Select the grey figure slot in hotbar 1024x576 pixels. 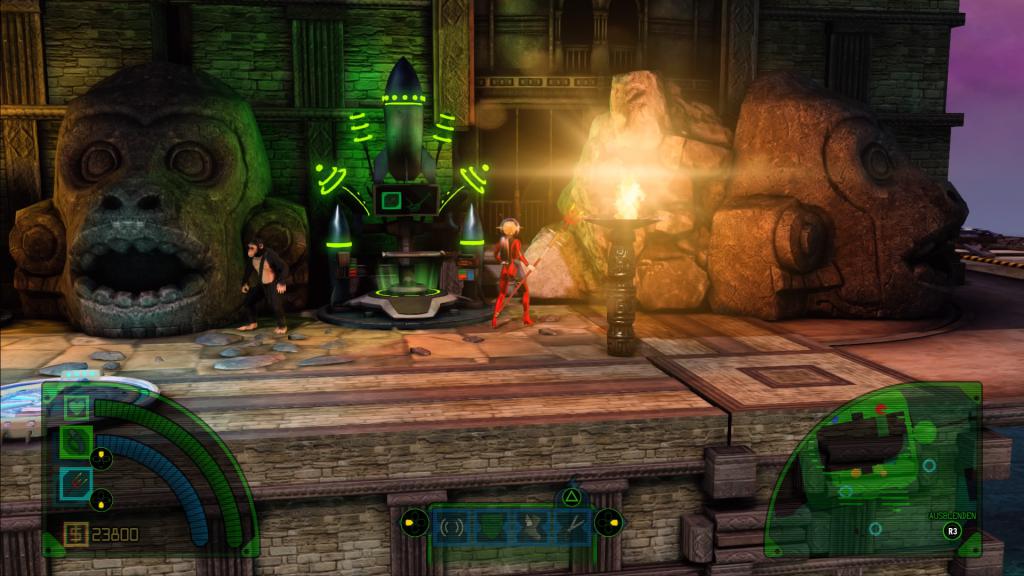pyautogui.click(x=530, y=525)
